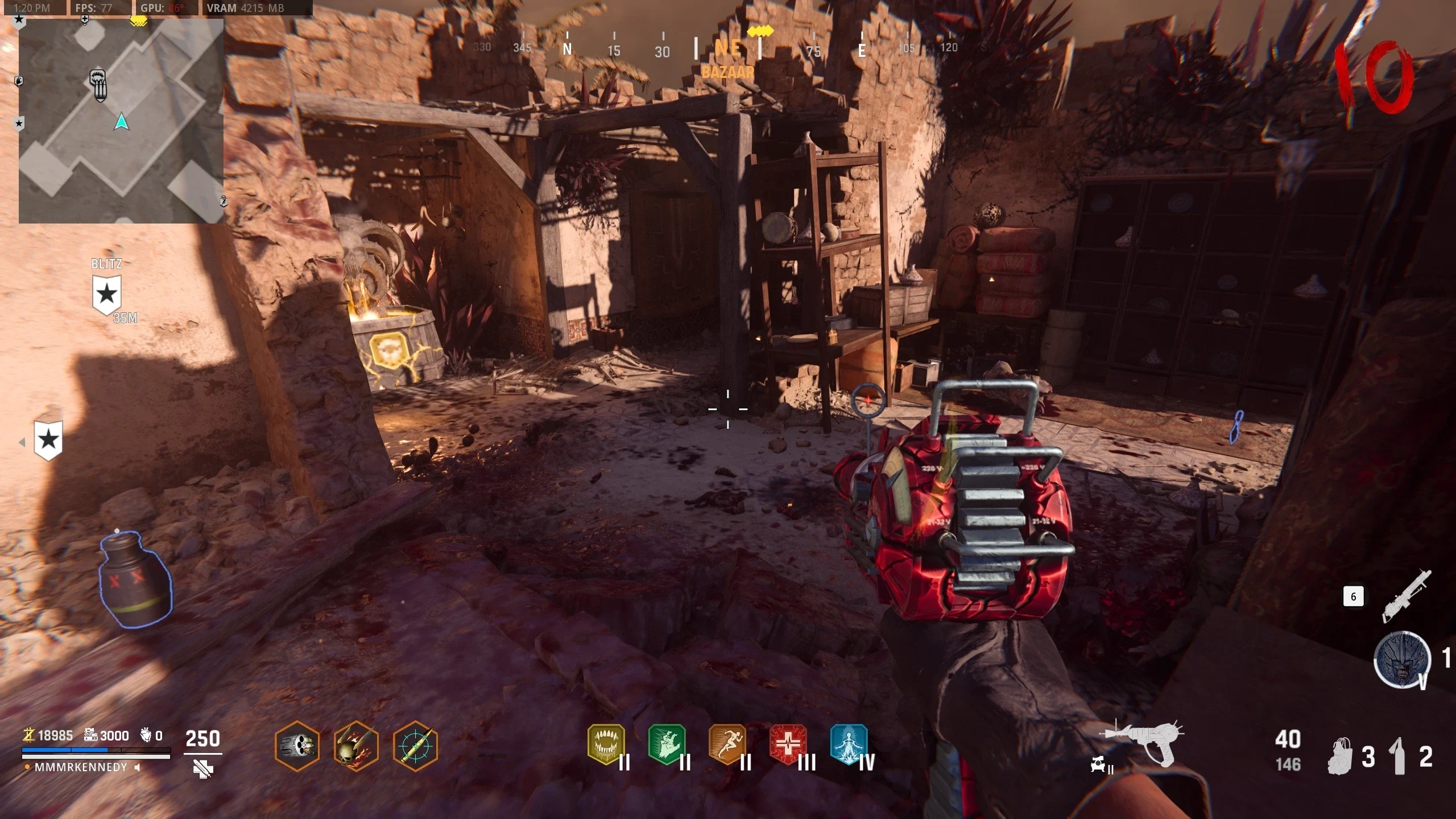Select the Blitz objective star marker
The height and width of the screenshot is (819, 1456).
click(106, 295)
